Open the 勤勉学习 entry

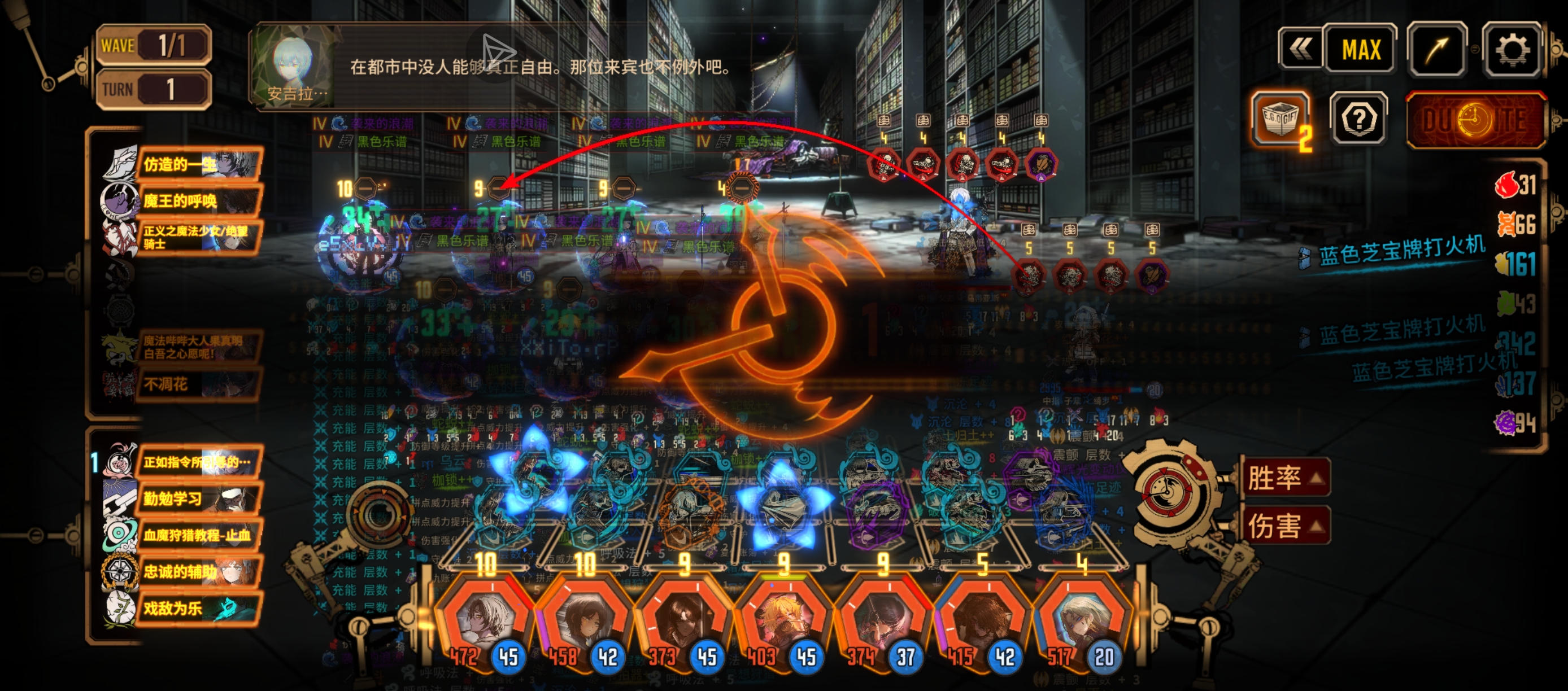tap(198, 499)
